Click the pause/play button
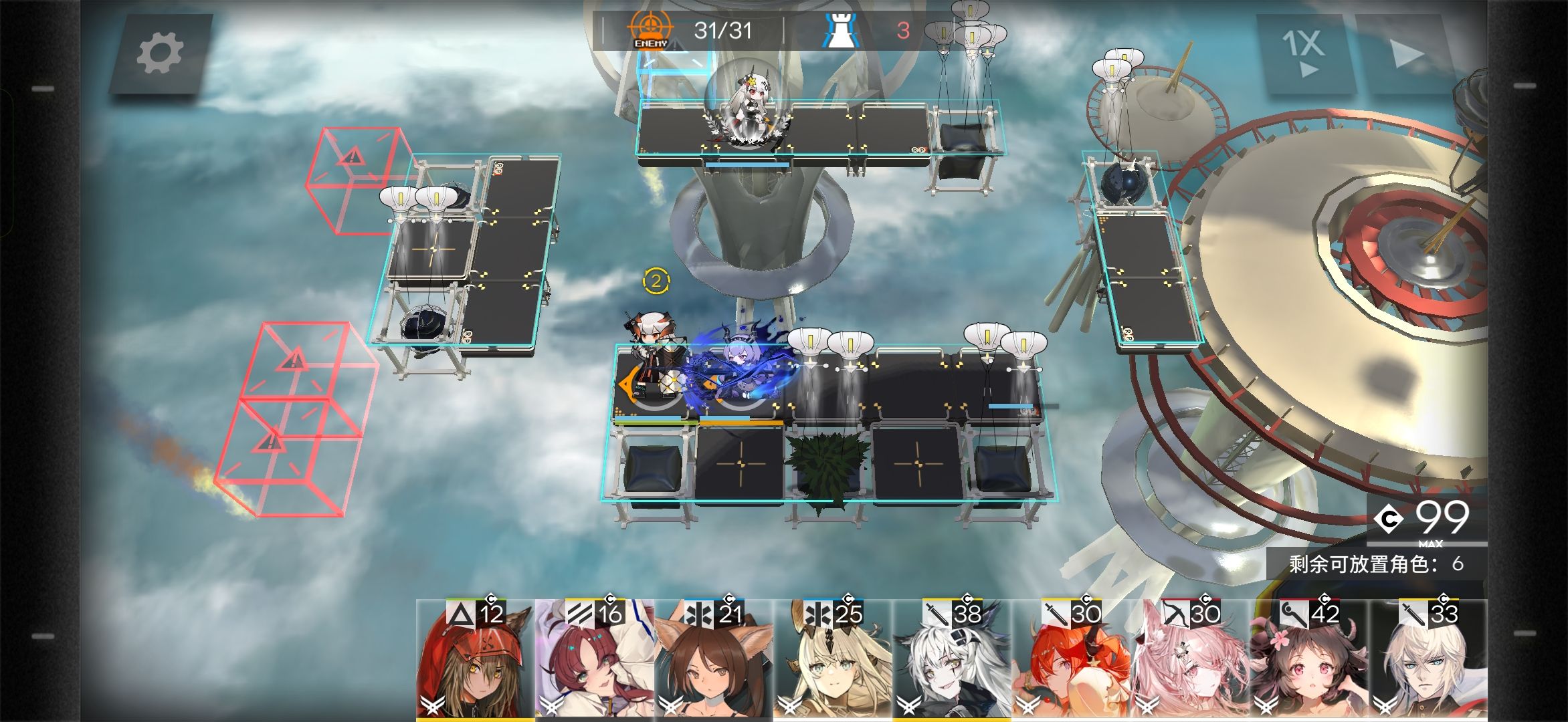The image size is (1568, 722). coord(1405,53)
